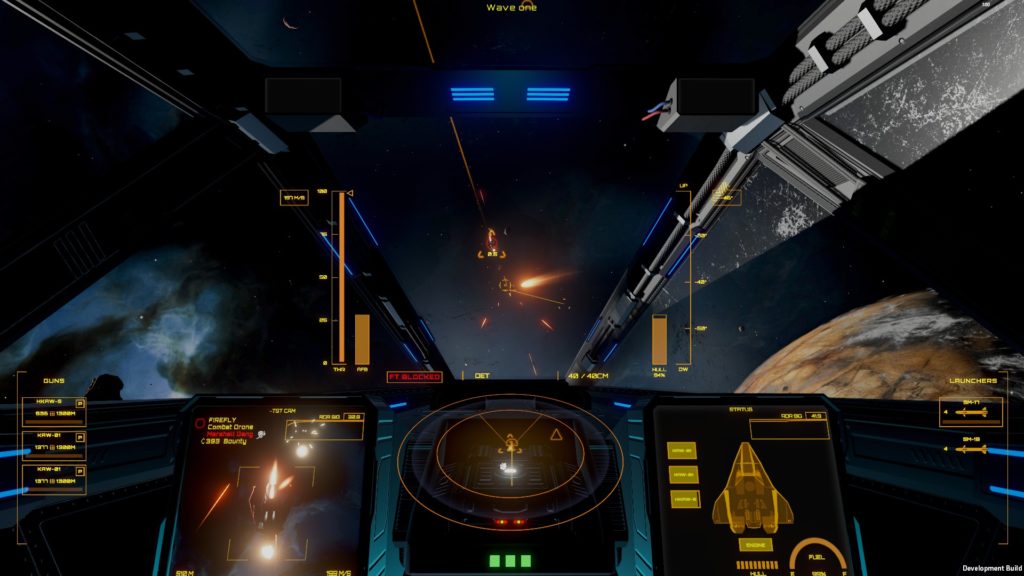Select the ENGINE box on status panel

tap(755, 545)
